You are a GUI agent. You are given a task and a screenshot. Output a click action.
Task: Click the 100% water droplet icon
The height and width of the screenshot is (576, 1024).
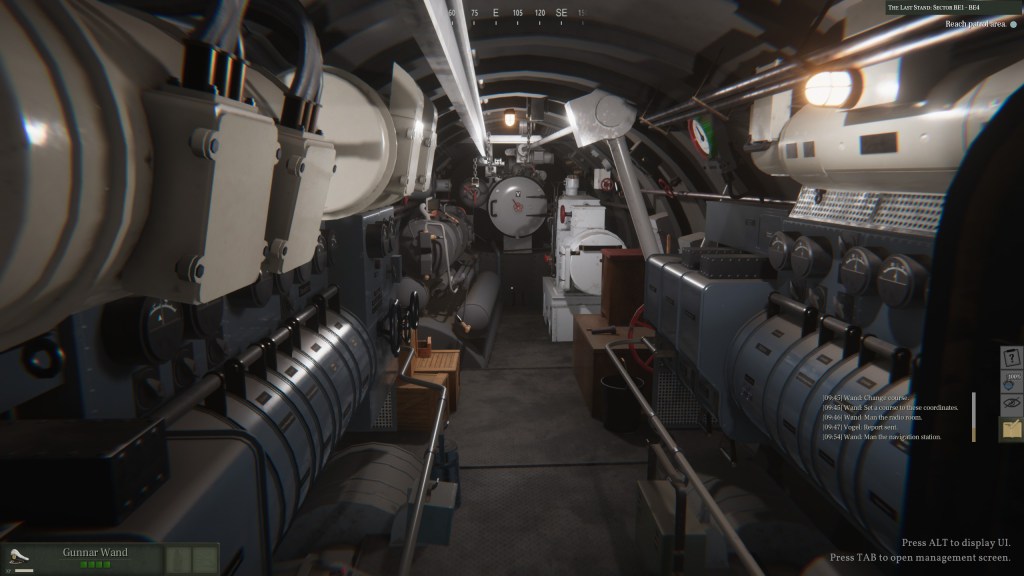point(1011,382)
